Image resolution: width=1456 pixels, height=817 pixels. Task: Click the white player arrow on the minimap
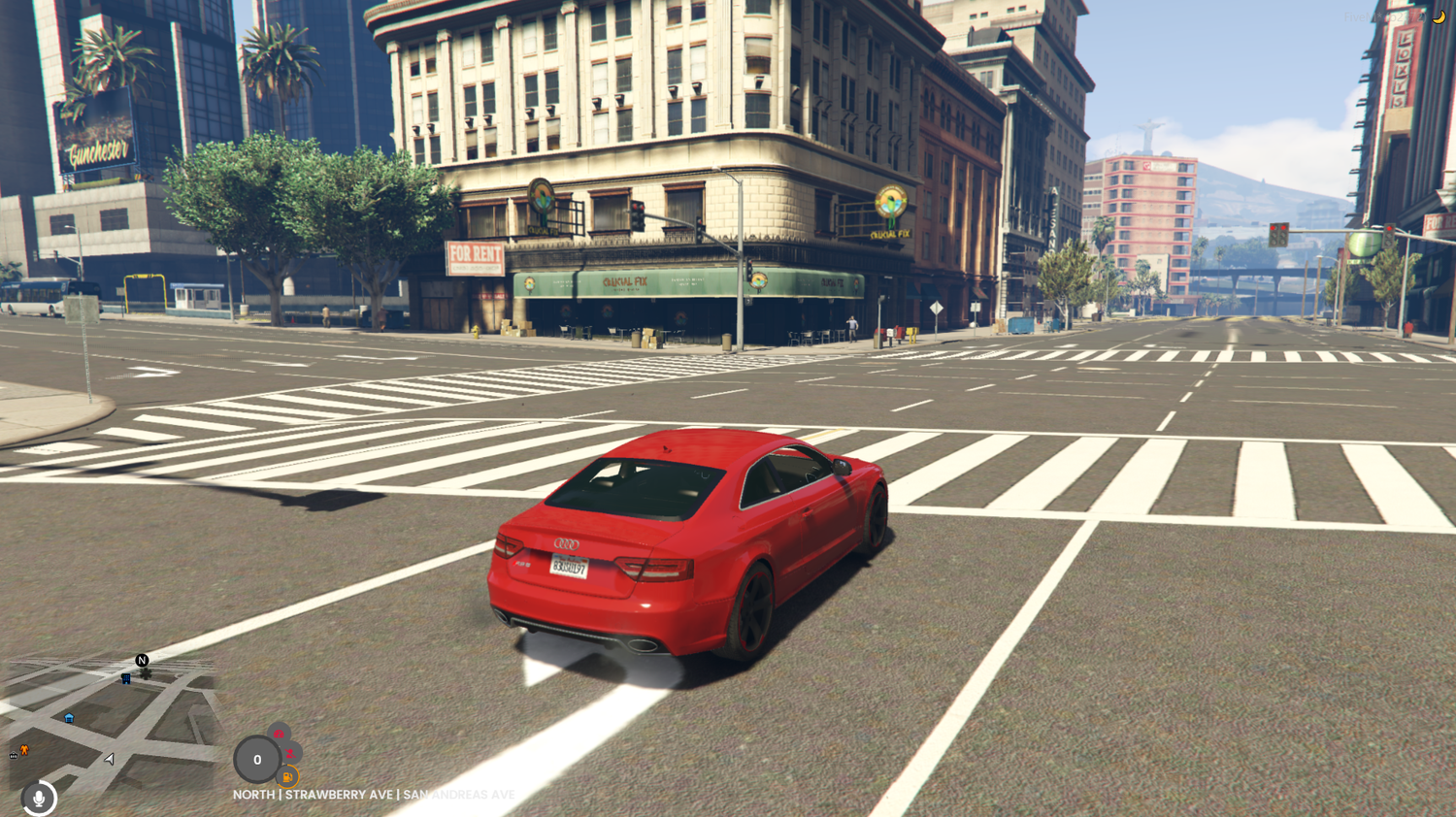[x=109, y=759]
